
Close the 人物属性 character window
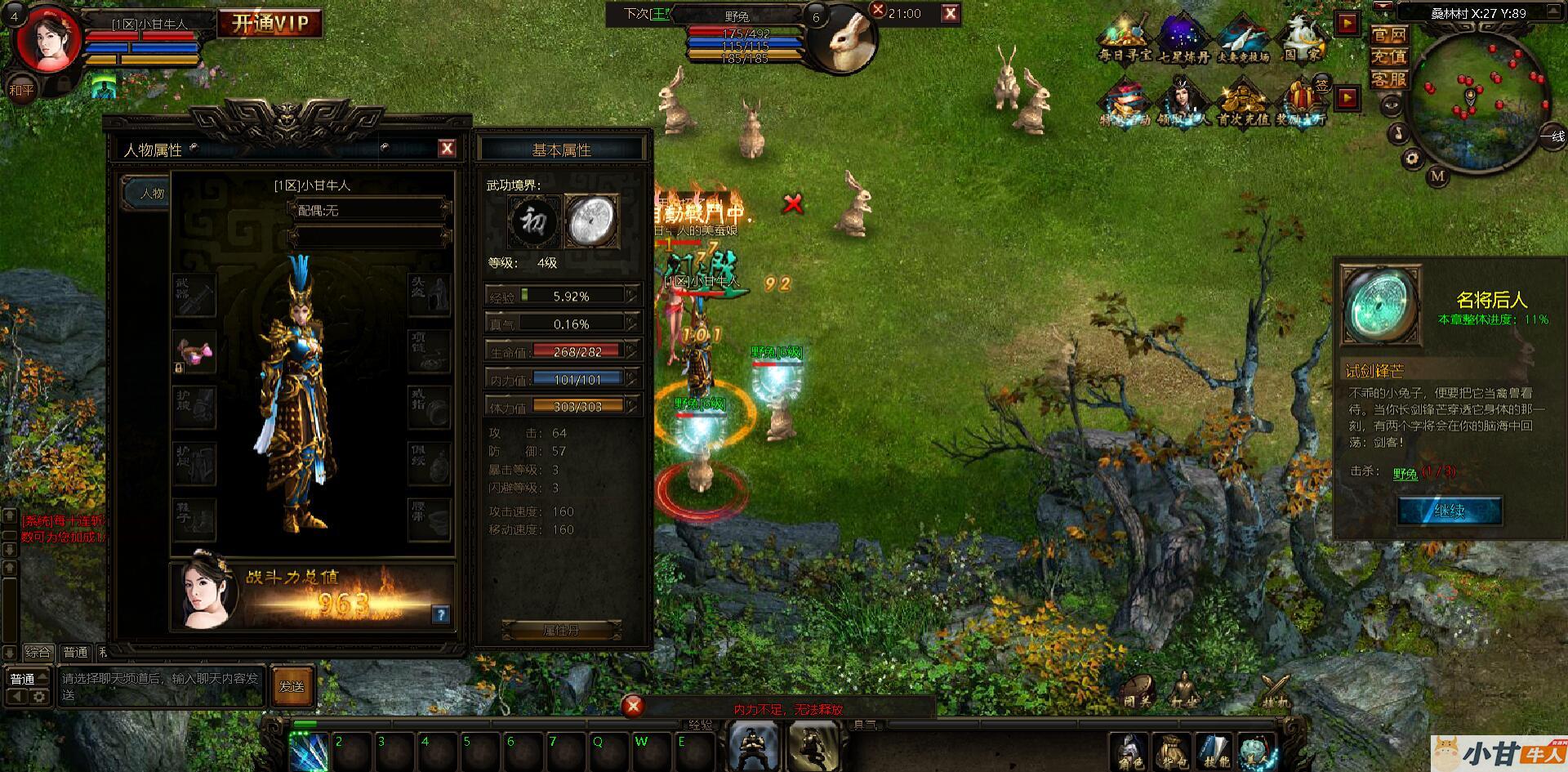pyautogui.click(x=447, y=148)
